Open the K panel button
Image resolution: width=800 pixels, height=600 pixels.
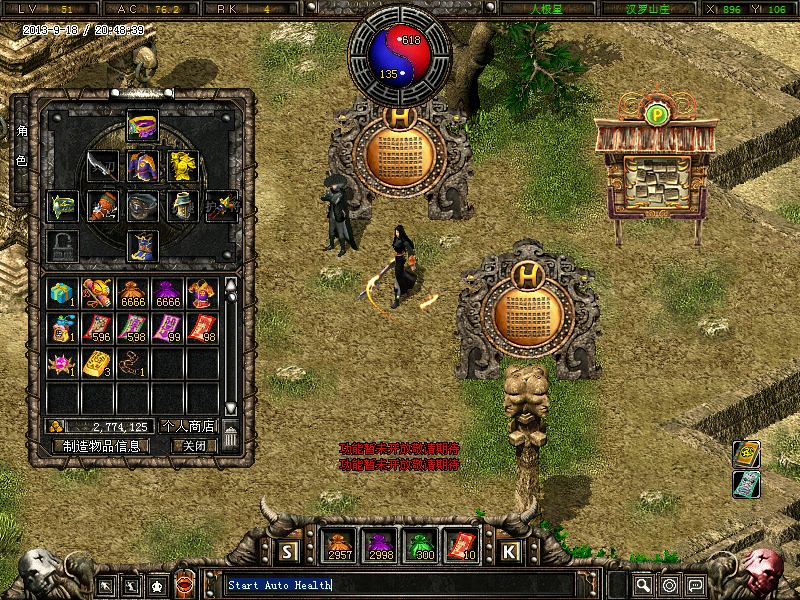[x=508, y=551]
